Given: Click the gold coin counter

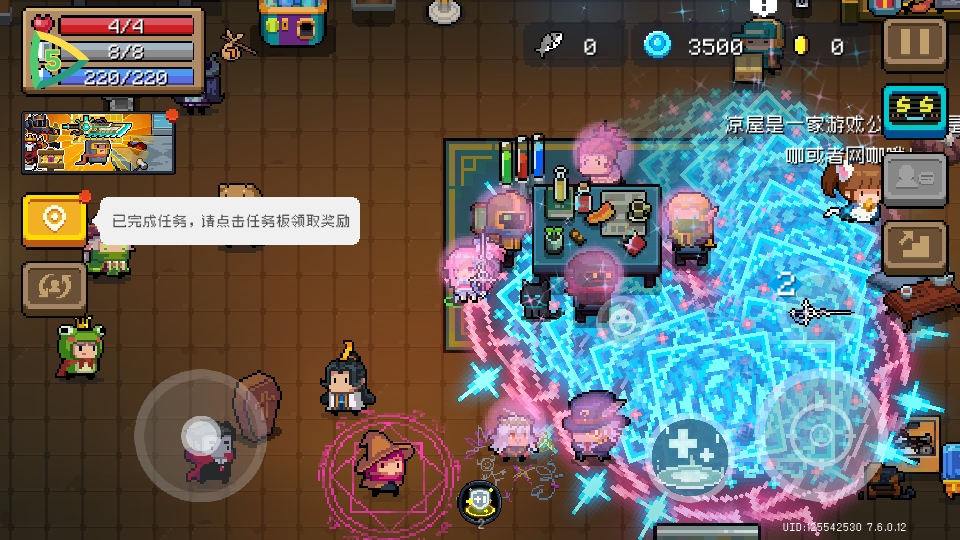Looking at the screenshot, I should (x=820, y=45).
